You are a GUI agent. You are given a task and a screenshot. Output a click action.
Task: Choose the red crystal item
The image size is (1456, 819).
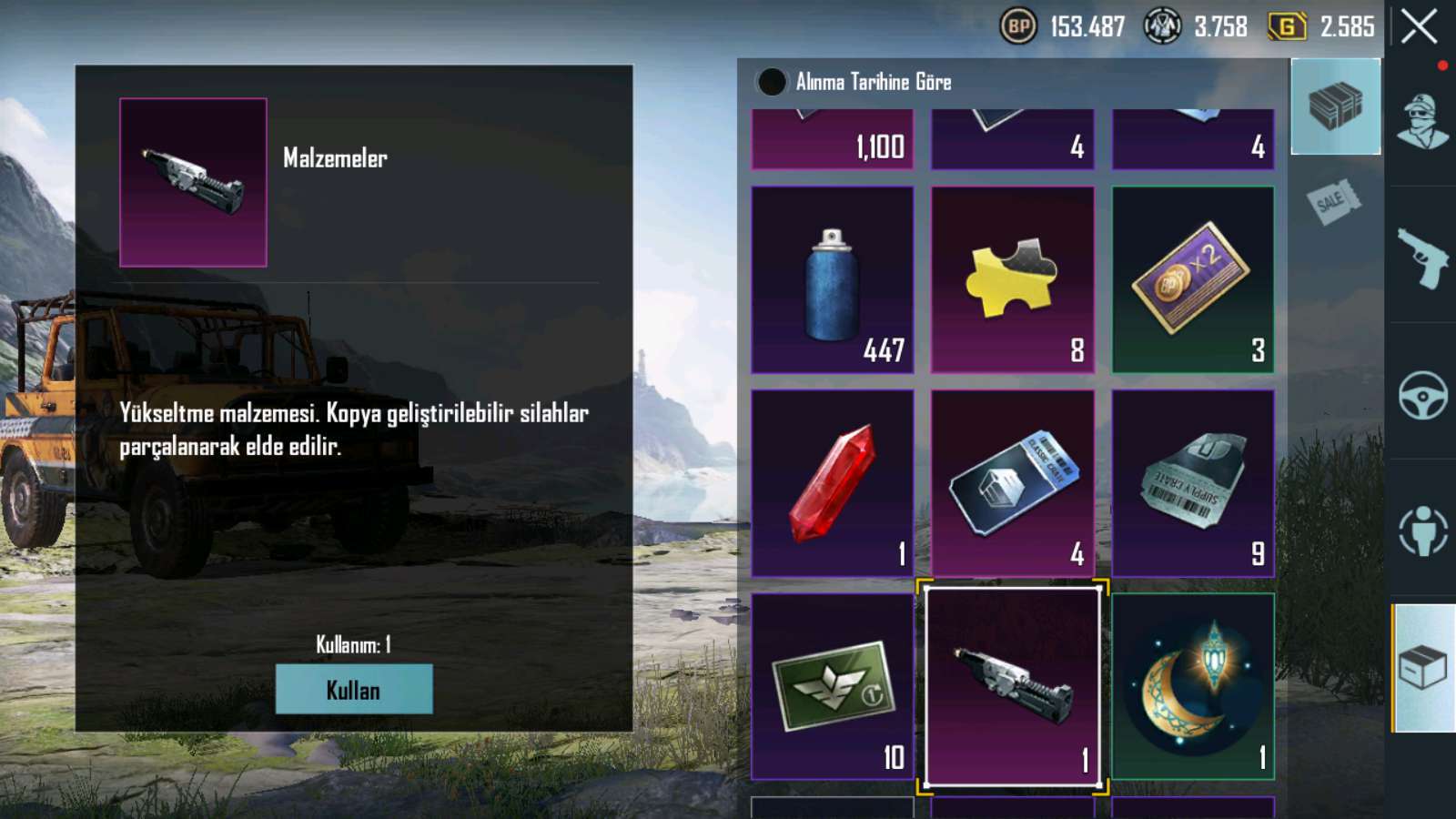click(x=832, y=483)
